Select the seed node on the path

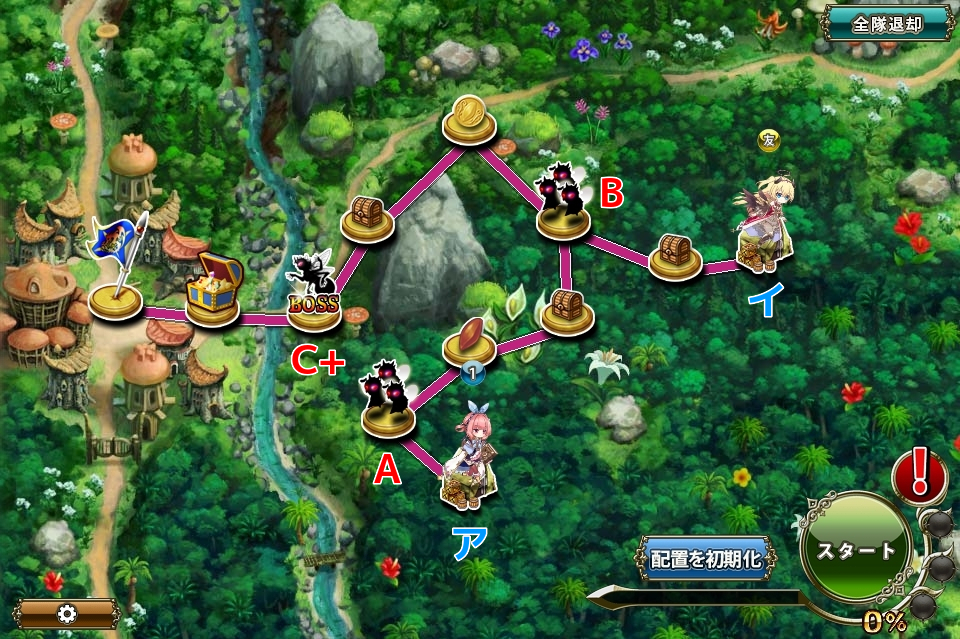click(x=469, y=336)
